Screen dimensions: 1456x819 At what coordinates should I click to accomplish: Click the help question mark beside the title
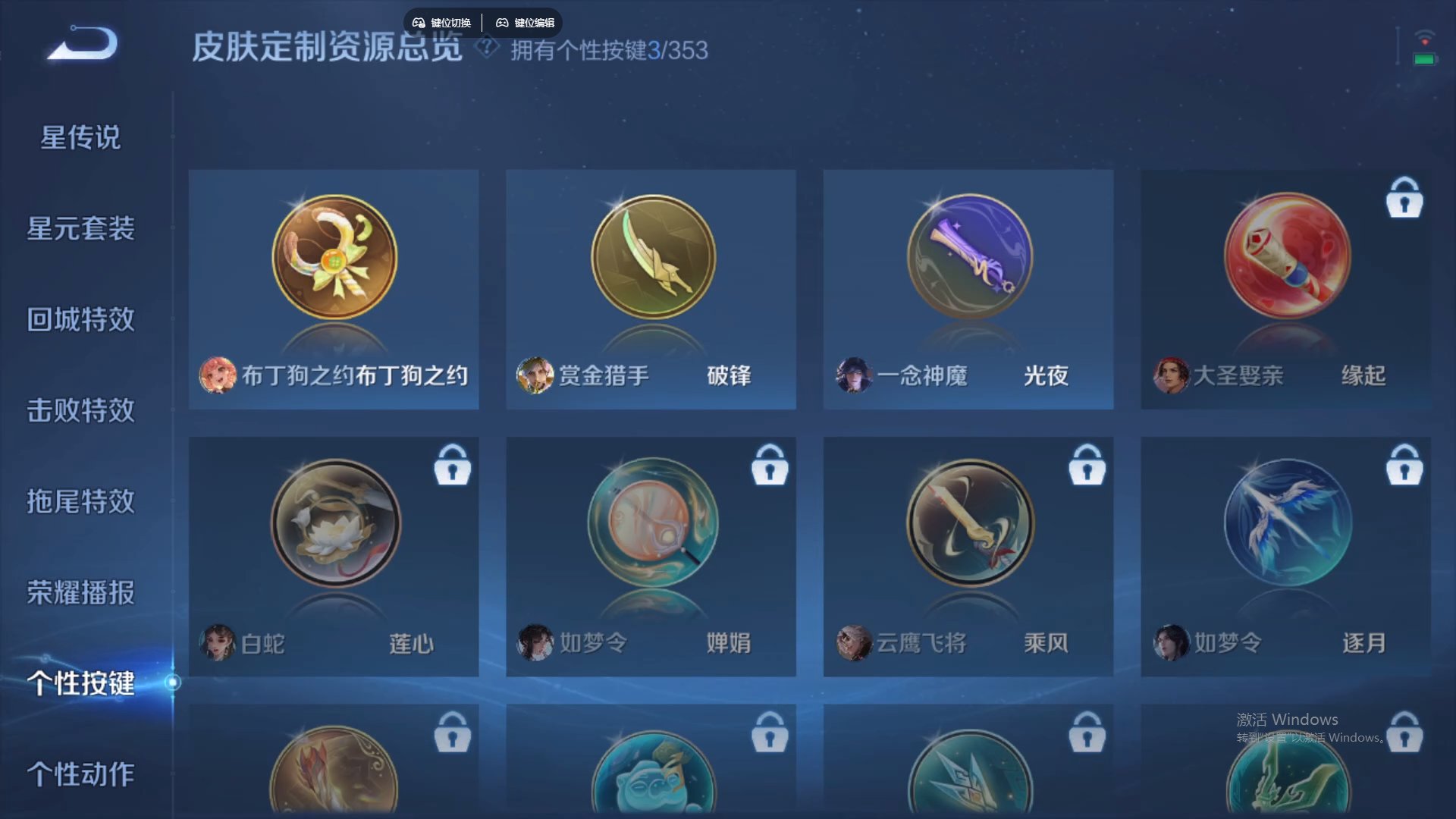coord(486,49)
